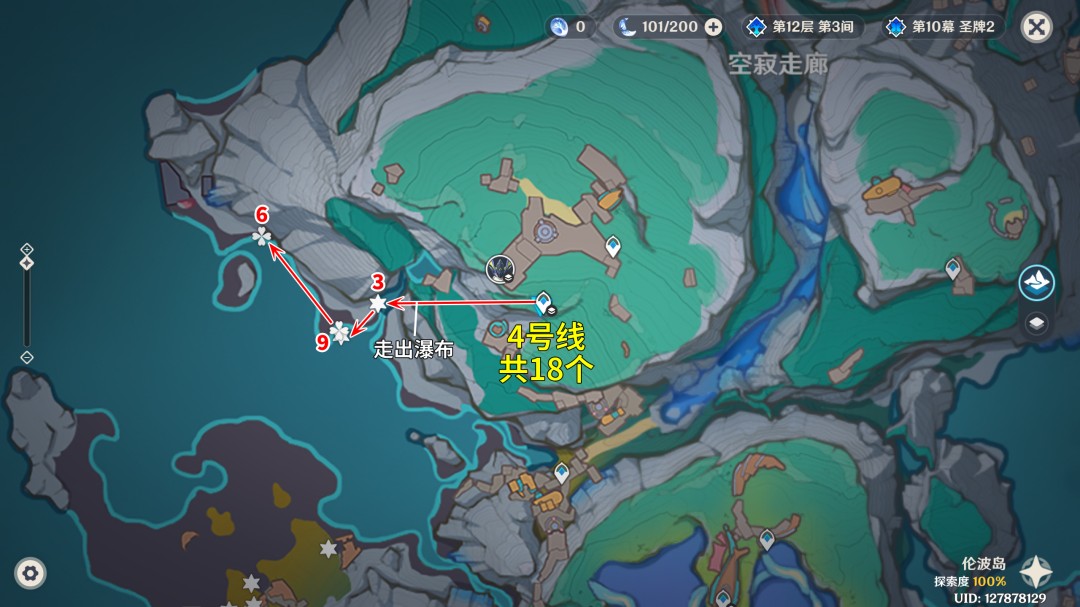Click the map zoom slider handle
This screenshot has height=607, width=1080.
point(27,263)
